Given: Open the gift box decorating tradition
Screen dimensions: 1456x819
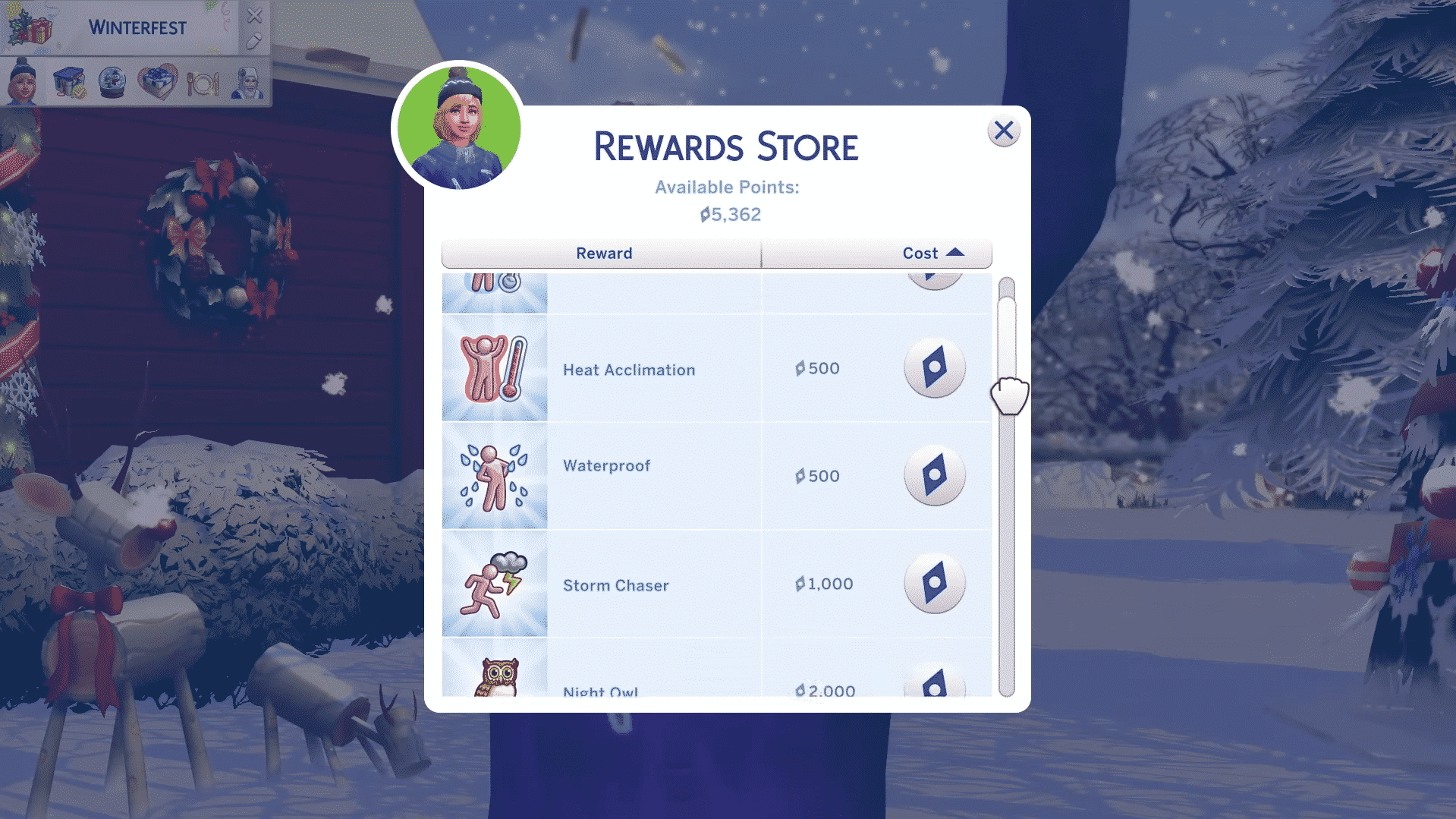Looking at the screenshot, I should tap(68, 82).
